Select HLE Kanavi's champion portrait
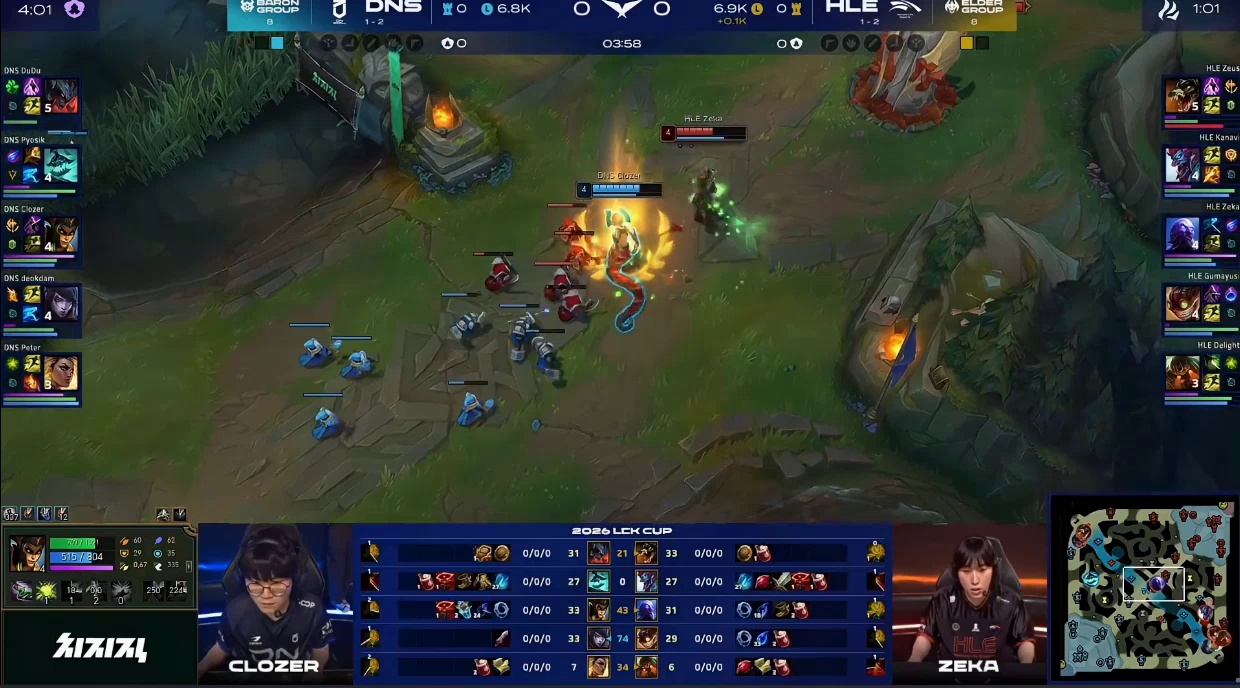 click(1182, 165)
